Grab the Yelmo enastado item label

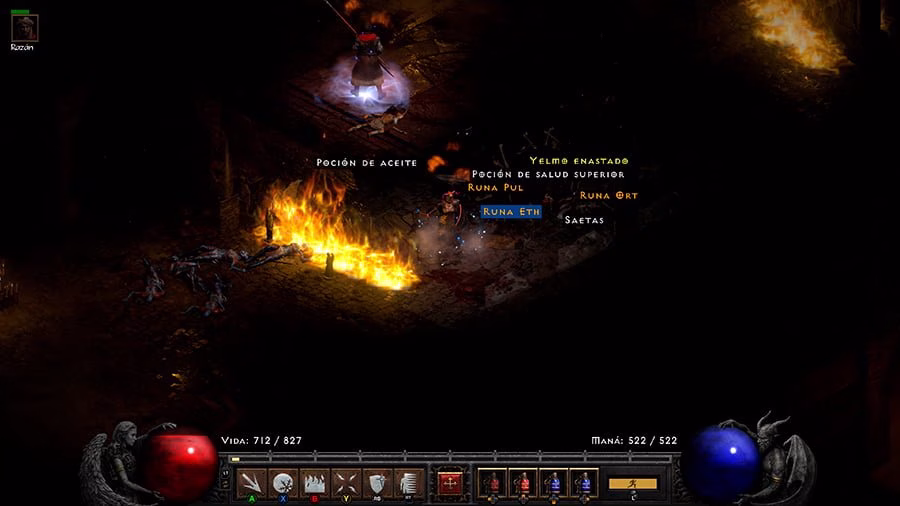(x=579, y=161)
